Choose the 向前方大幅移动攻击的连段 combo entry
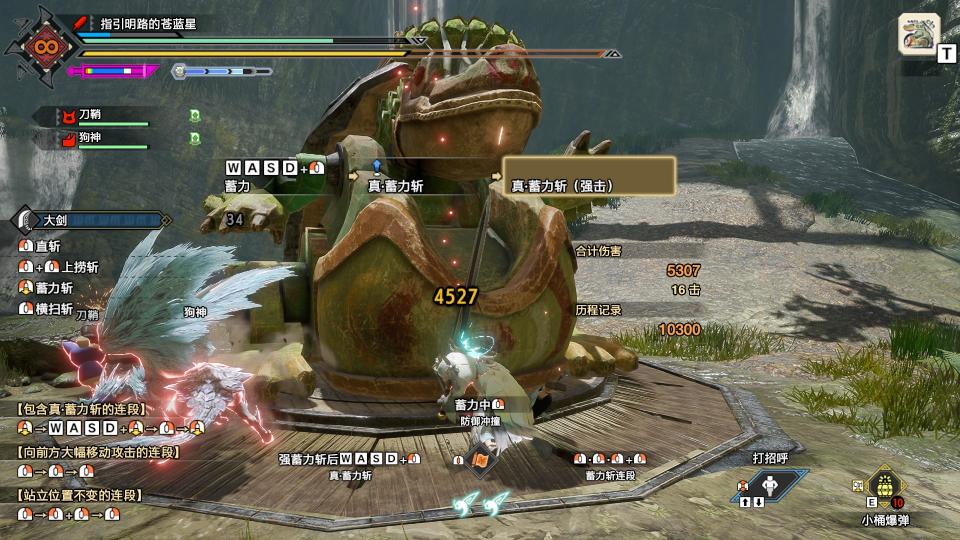Image resolution: width=960 pixels, height=540 pixels. [x=97, y=452]
